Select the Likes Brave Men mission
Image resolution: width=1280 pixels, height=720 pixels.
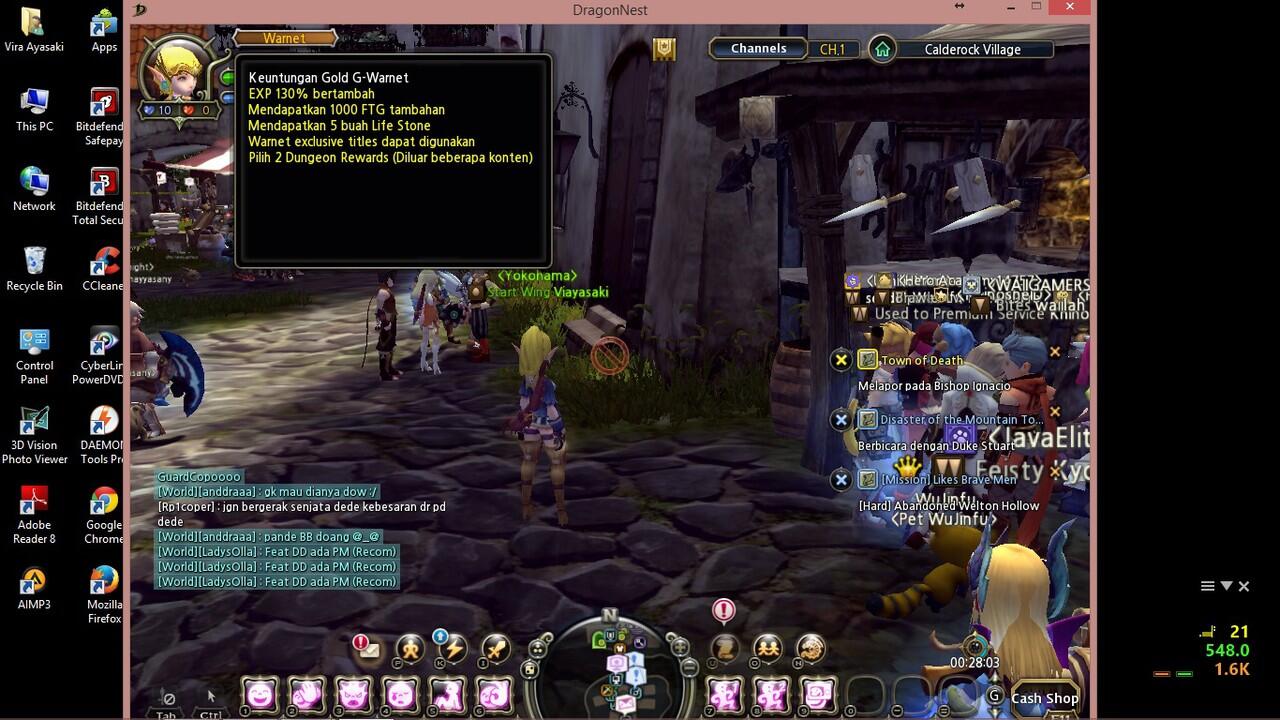click(x=948, y=480)
